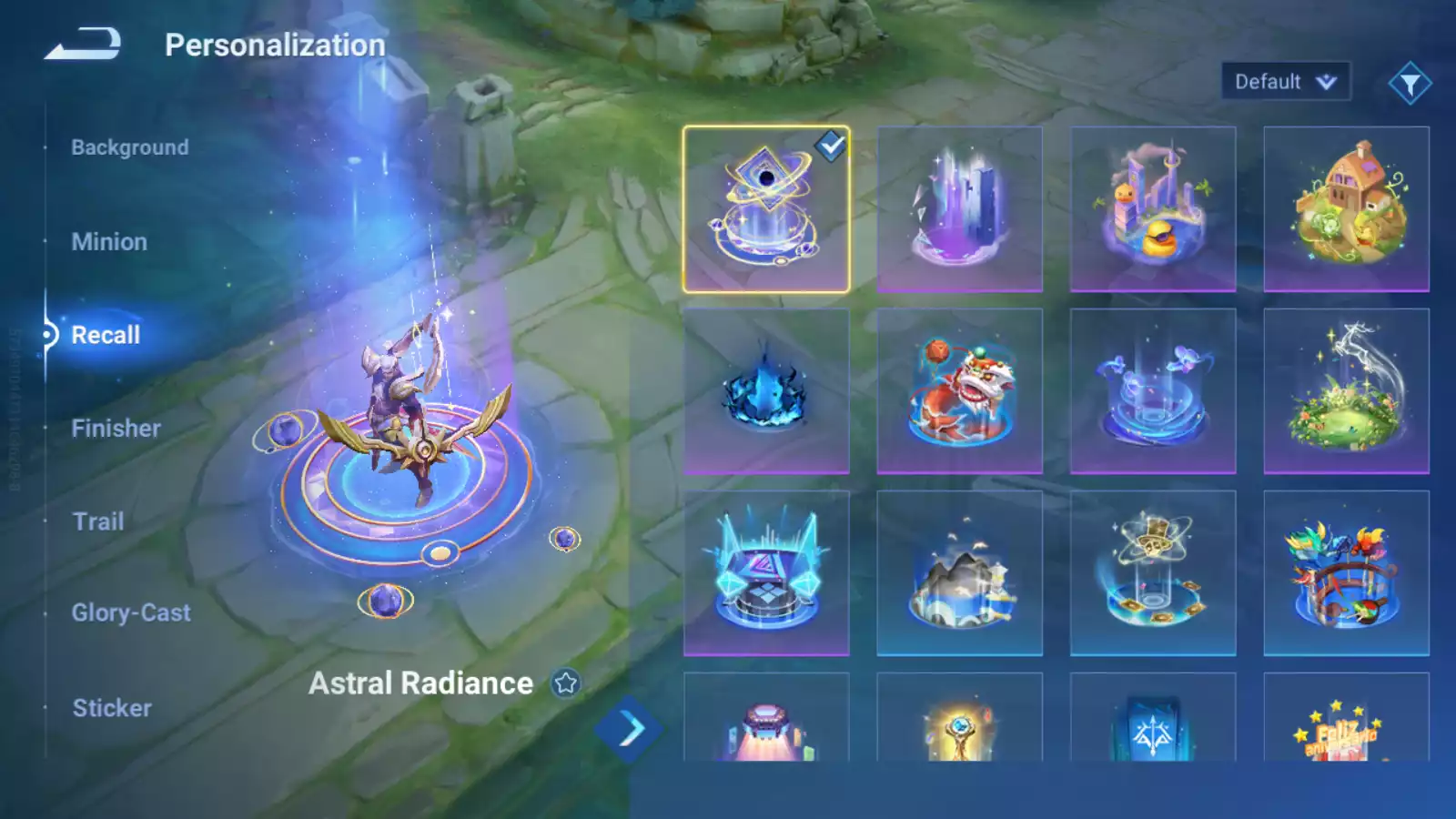Go back using the return arrow
Viewport: 1456px width, 819px height.
coord(83,44)
